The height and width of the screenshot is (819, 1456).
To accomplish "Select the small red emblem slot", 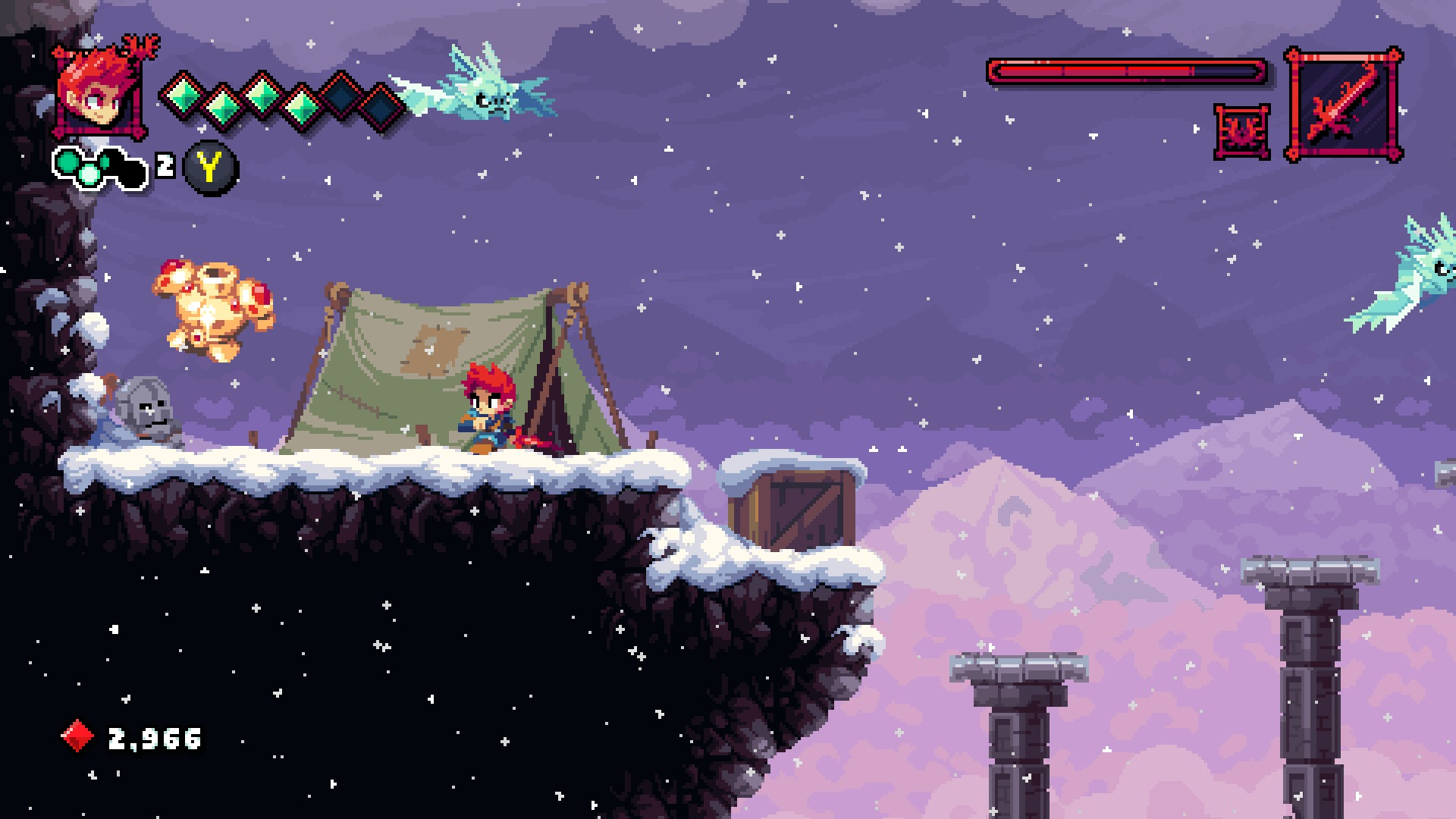I will 1241,132.
